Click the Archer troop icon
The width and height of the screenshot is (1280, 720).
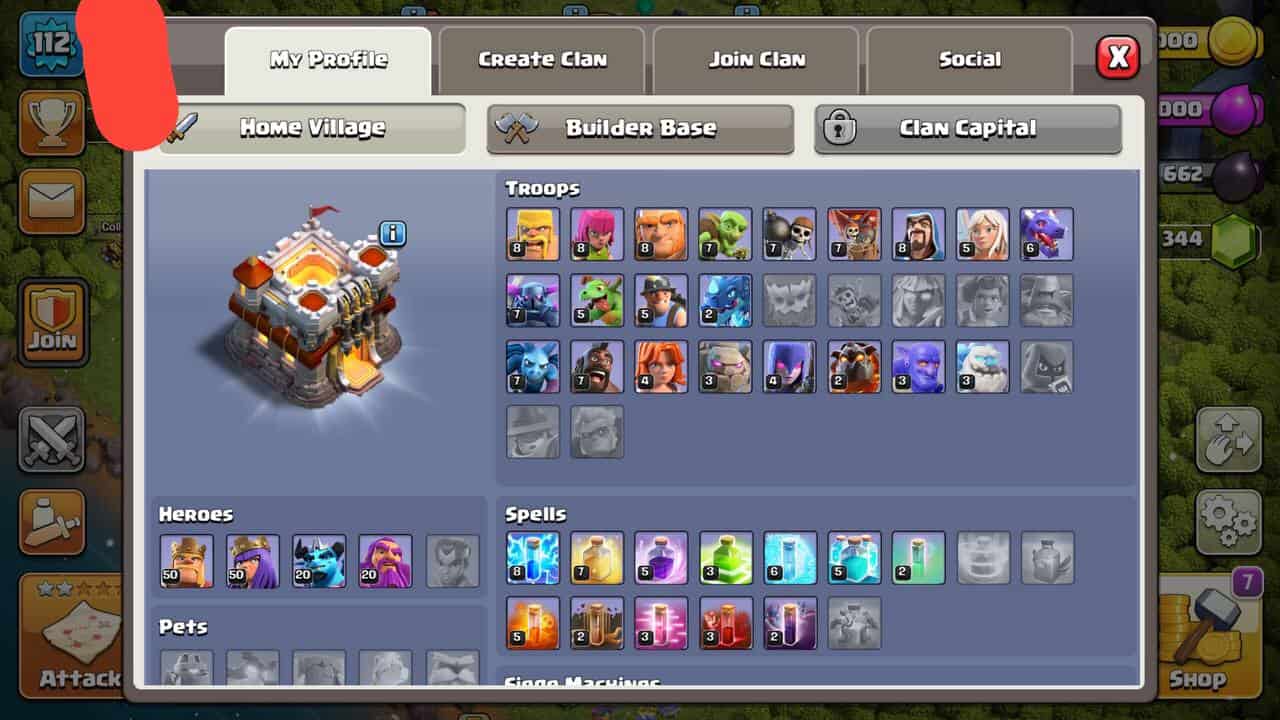597,234
